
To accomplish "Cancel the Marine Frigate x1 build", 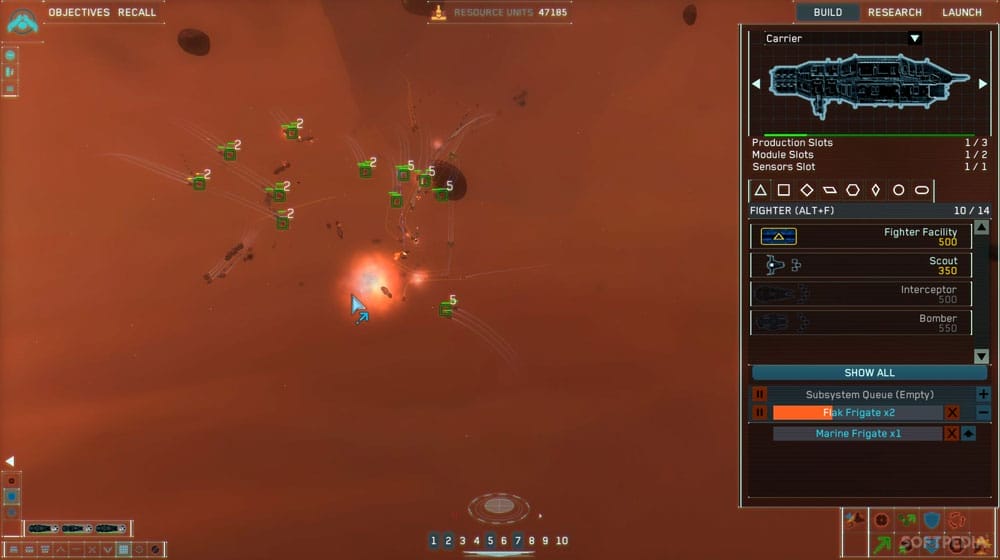I will (x=952, y=434).
